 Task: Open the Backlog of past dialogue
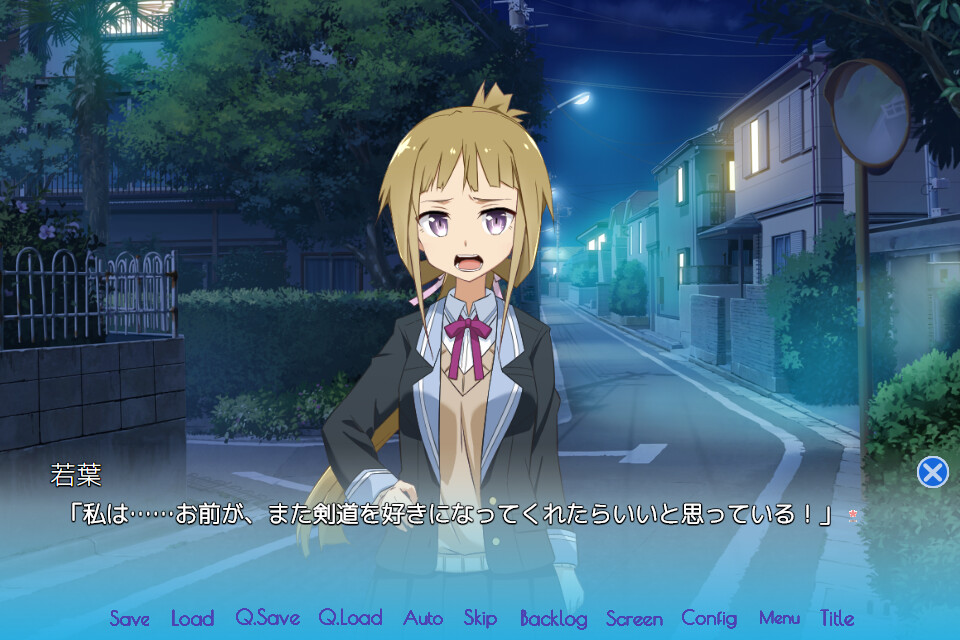coord(553,618)
